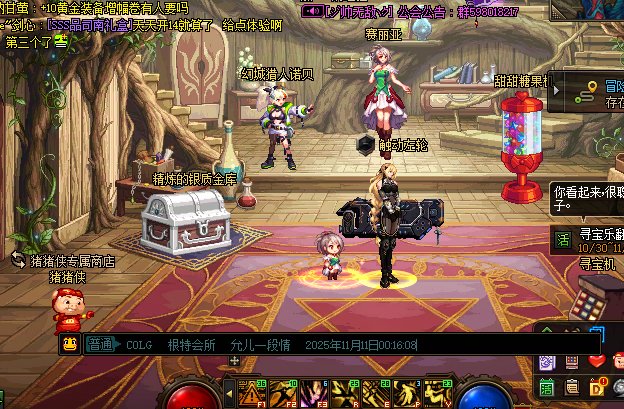Viewport: 624px width, 409px height.
Task: Open the D icon with red alert
Action: coord(597,387)
